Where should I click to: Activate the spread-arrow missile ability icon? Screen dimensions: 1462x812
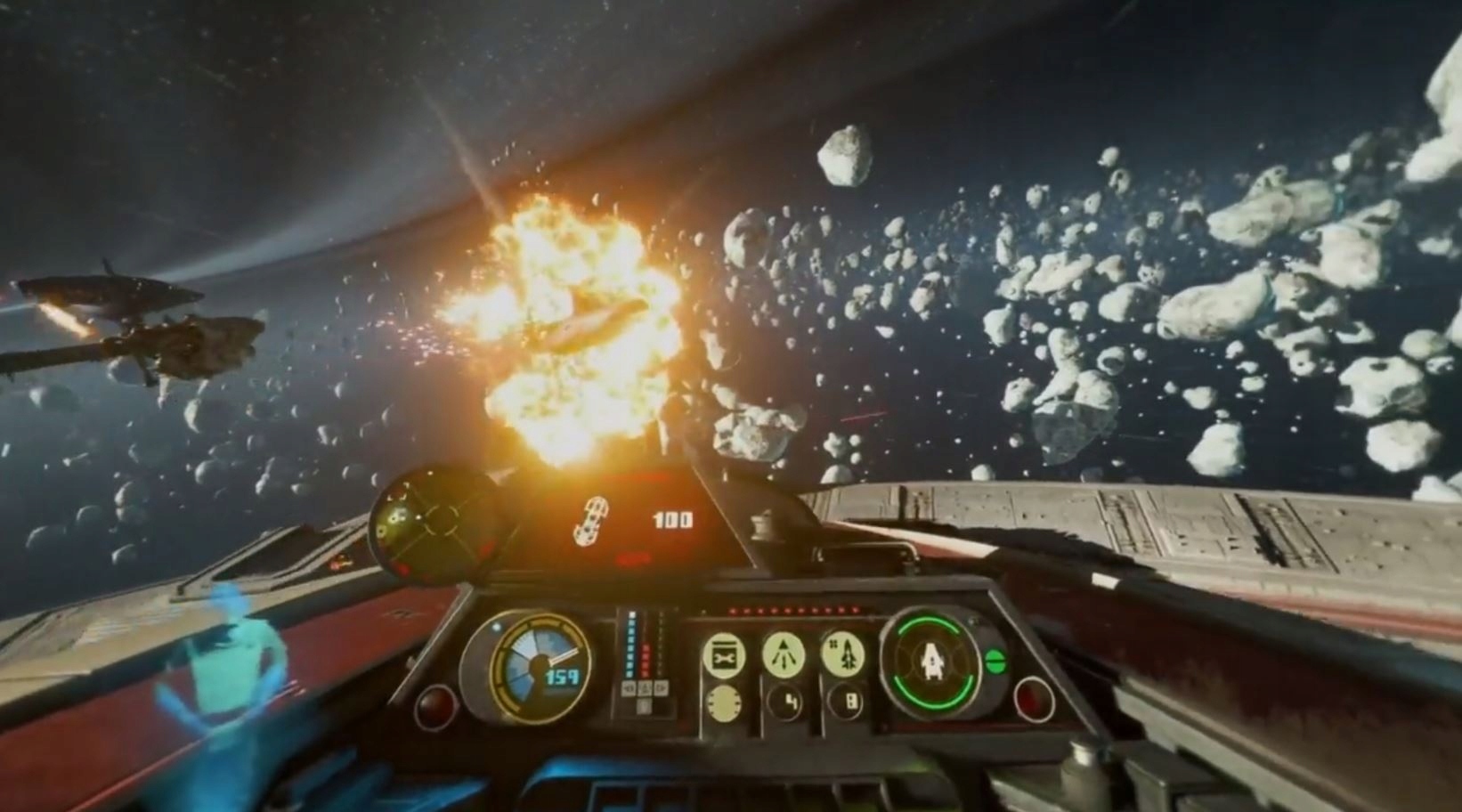tap(784, 654)
